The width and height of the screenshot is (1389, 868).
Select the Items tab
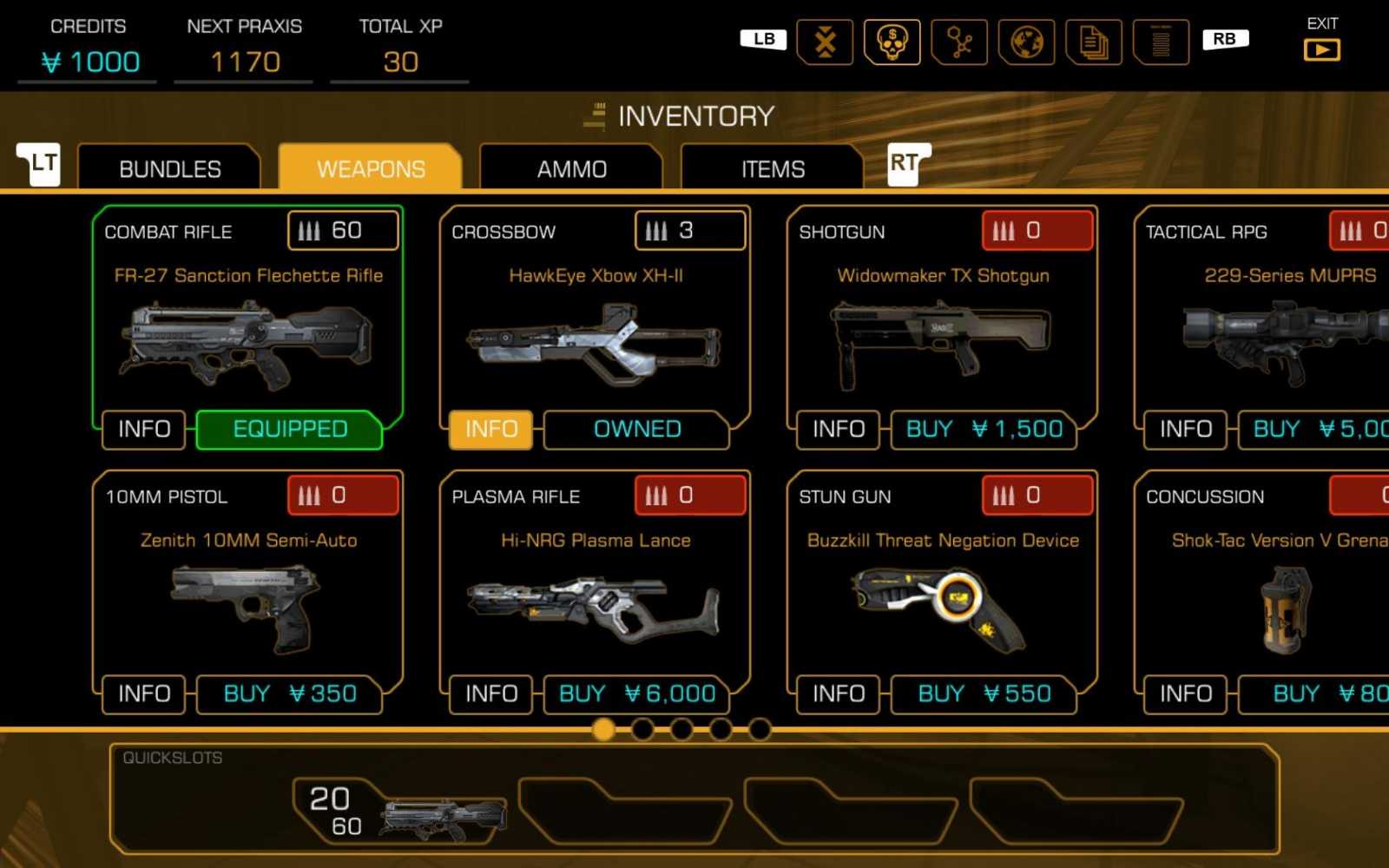(773, 168)
